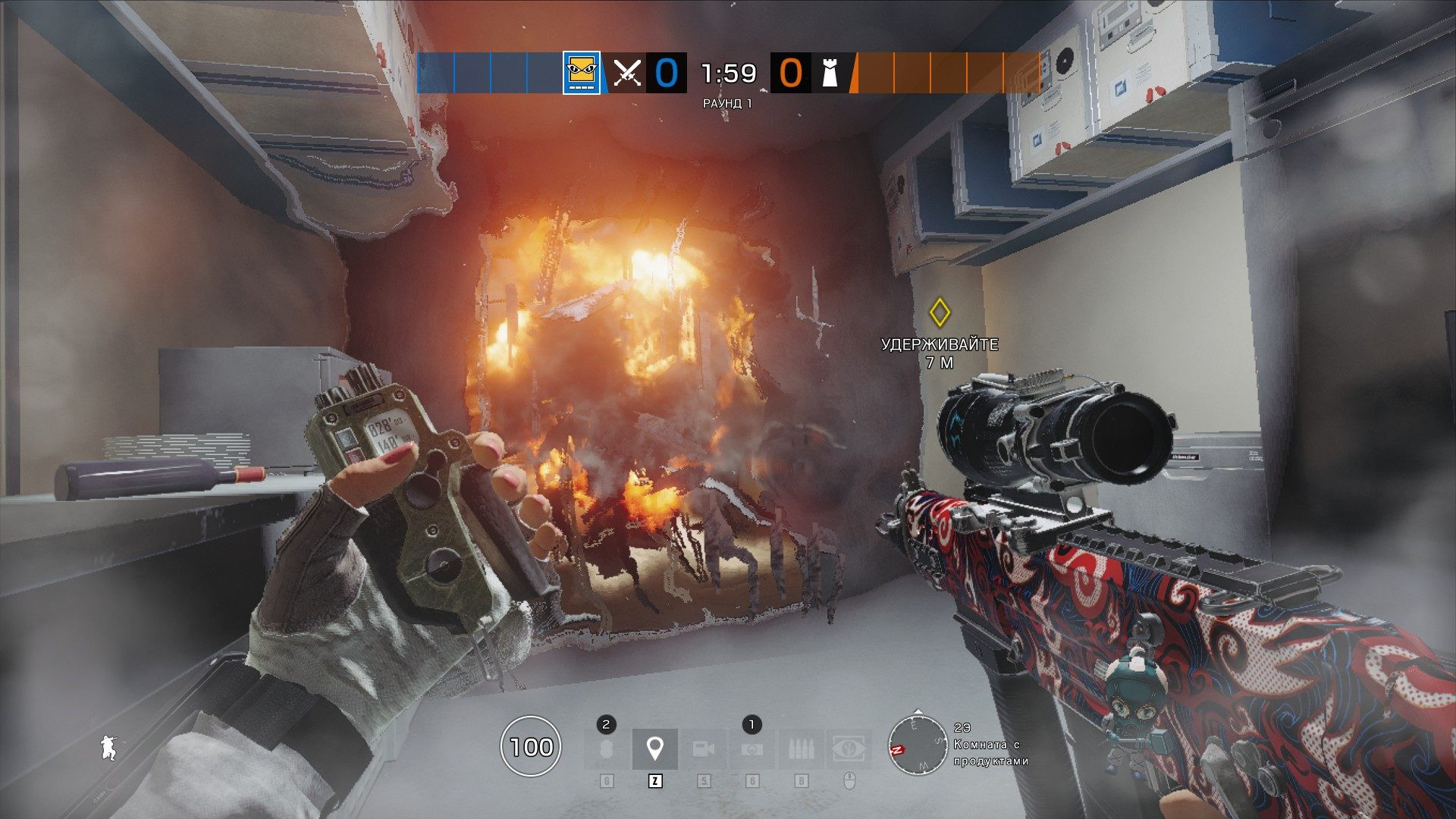This screenshot has height=819, width=1456.
Task: Click the white rook defender icon
Action: coord(830,73)
